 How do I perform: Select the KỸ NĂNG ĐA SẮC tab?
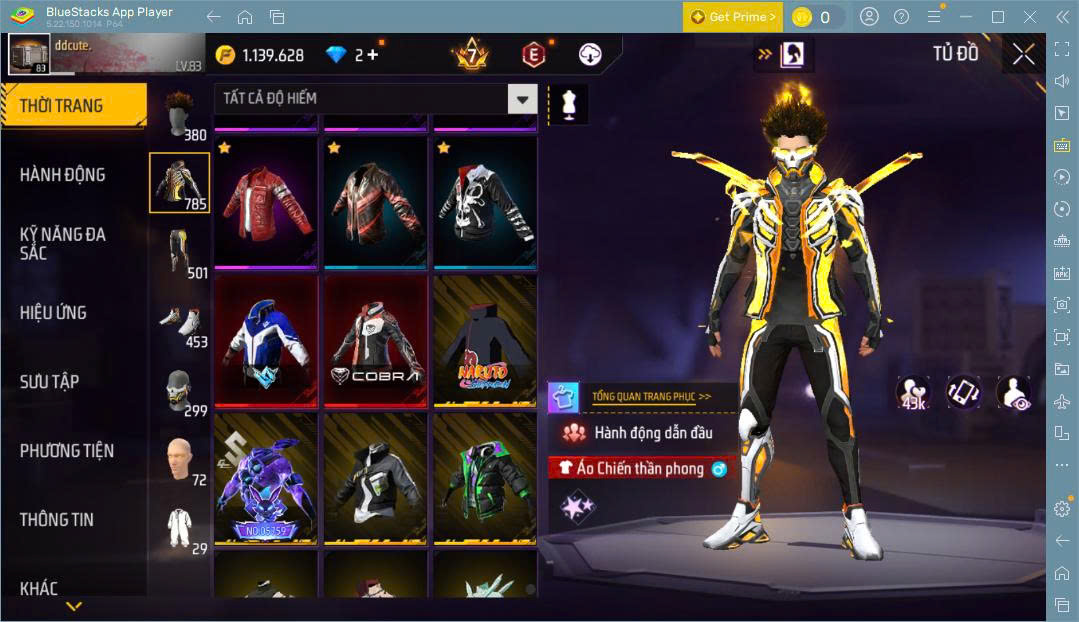point(62,243)
